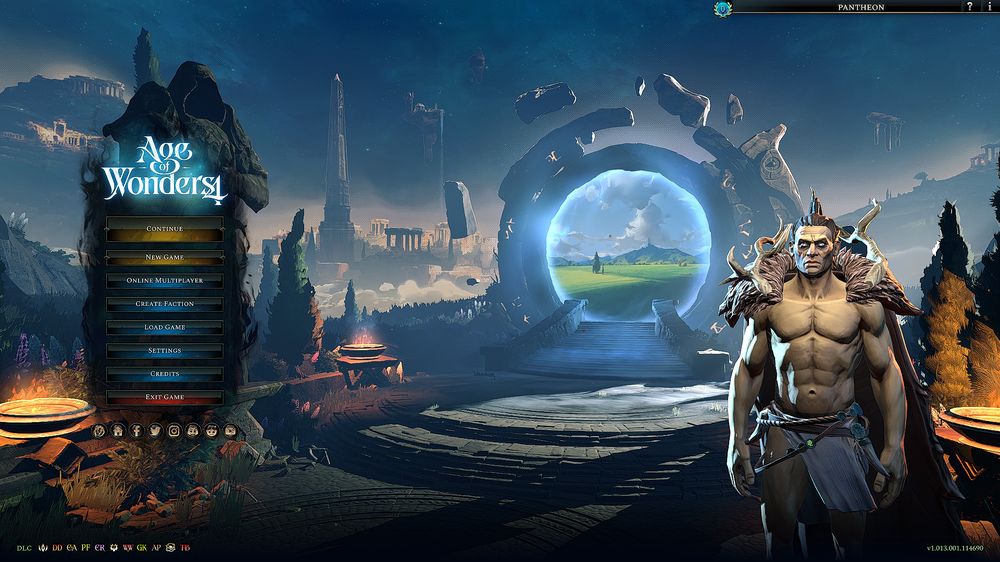
Task: Open the Twitter bird link
Action: tap(155, 430)
